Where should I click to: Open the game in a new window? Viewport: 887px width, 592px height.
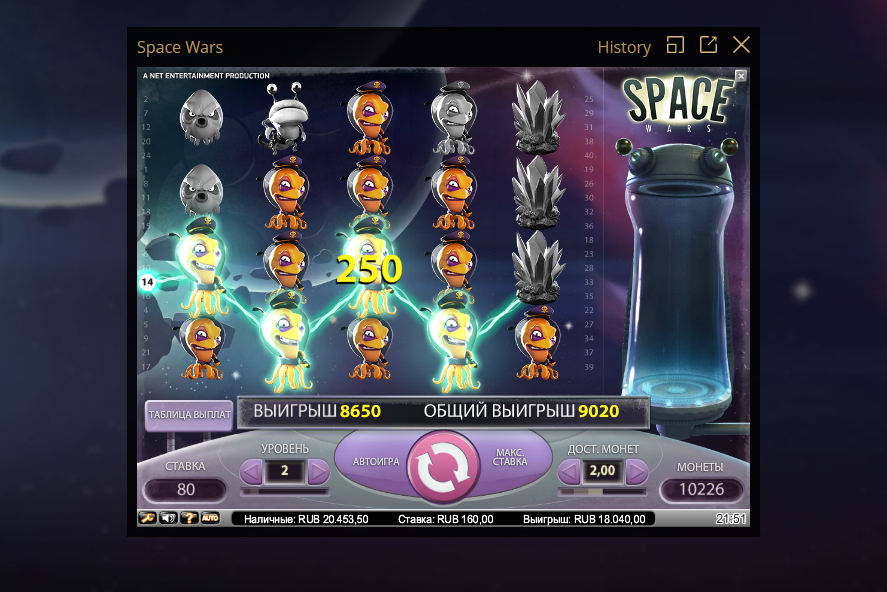point(708,45)
